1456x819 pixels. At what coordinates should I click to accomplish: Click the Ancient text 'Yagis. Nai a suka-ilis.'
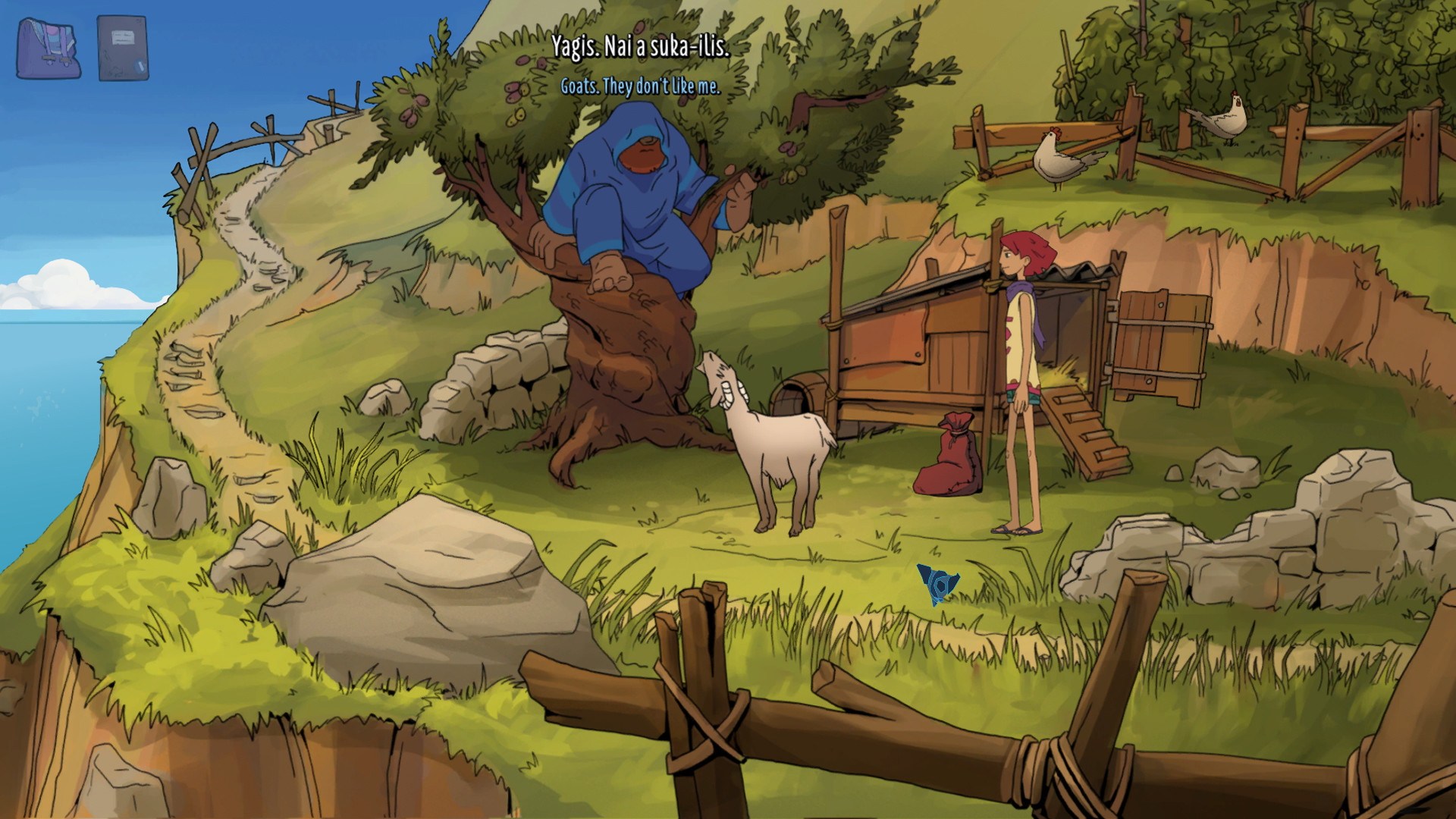641,47
